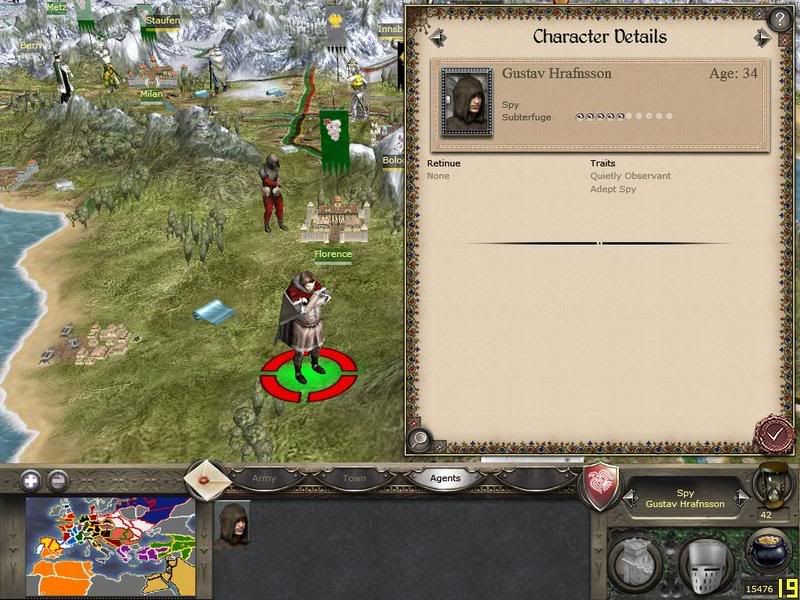Viewport: 800px width, 600px height.
Task: Open help with the question mark button
Action: [779, 19]
